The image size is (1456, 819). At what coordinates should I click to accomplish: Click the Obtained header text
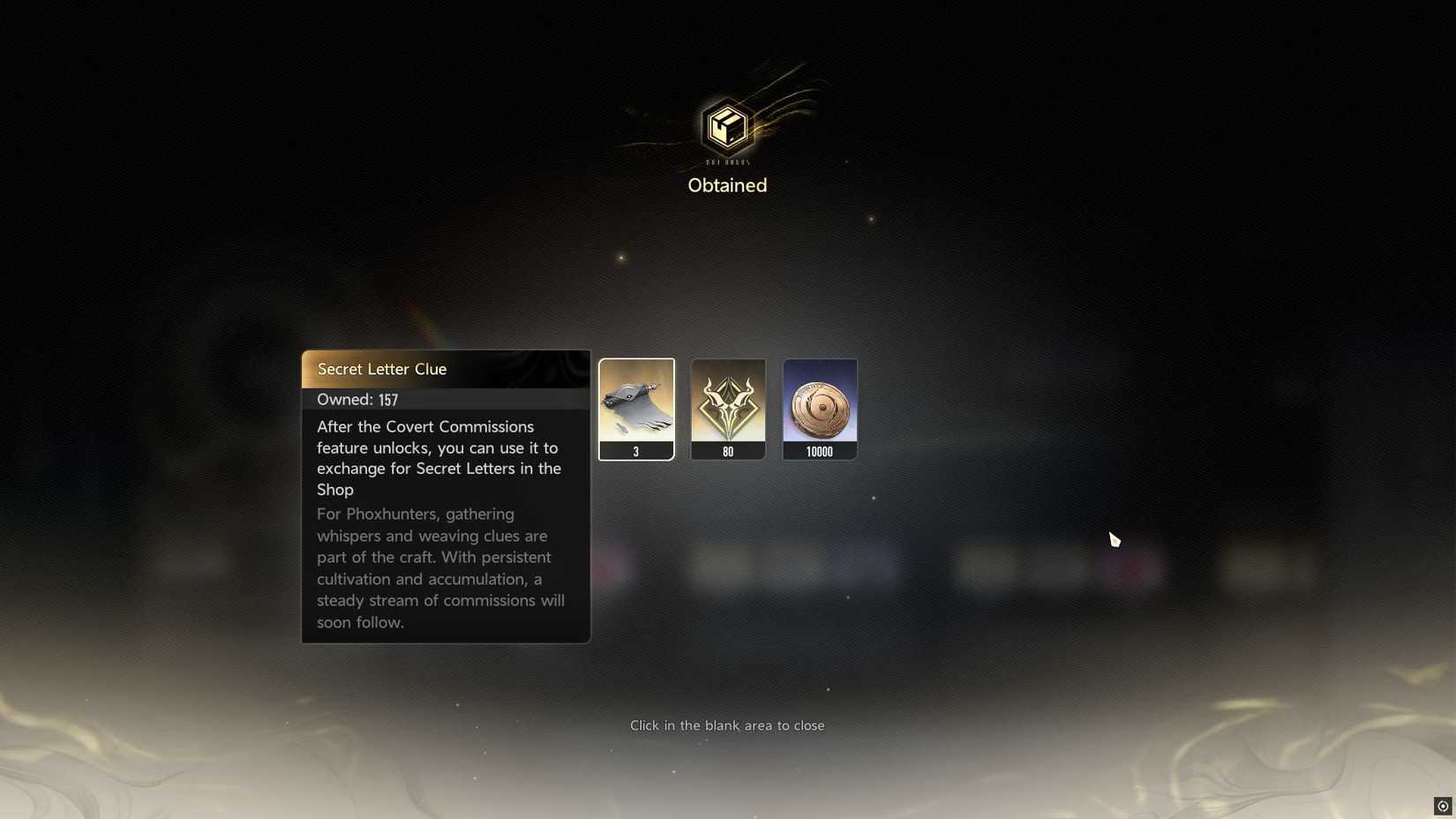(x=726, y=185)
